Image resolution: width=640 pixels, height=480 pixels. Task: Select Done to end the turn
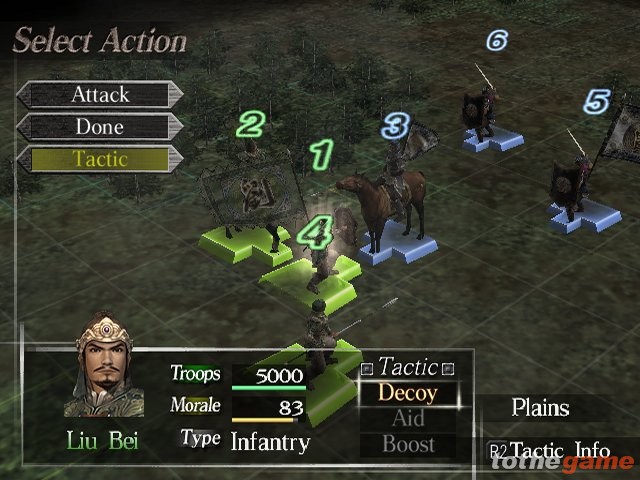pos(100,127)
